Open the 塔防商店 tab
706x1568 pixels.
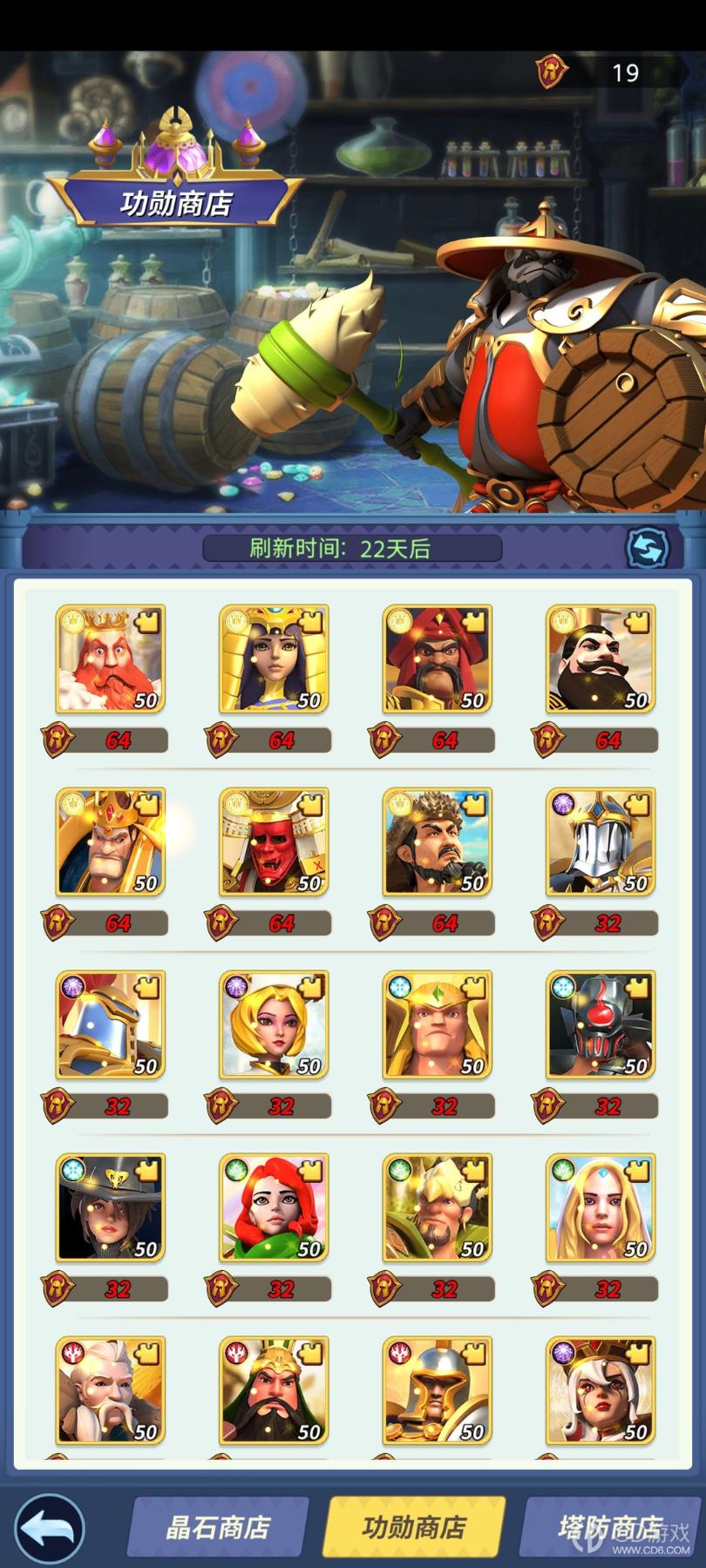pos(610,1528)
